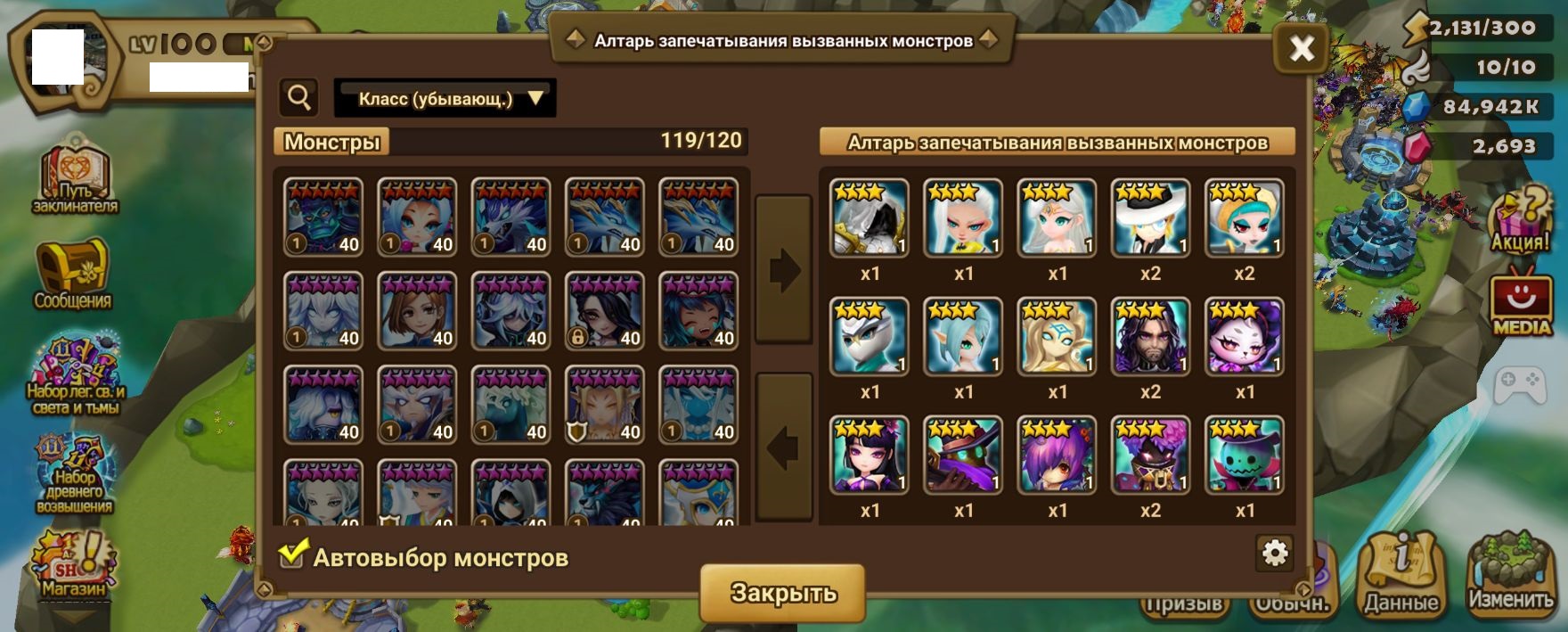Open the gear settings in altar window
Image resolution: width=1568 pixels, height=632 pixels.
click(x=1275, y=554)
